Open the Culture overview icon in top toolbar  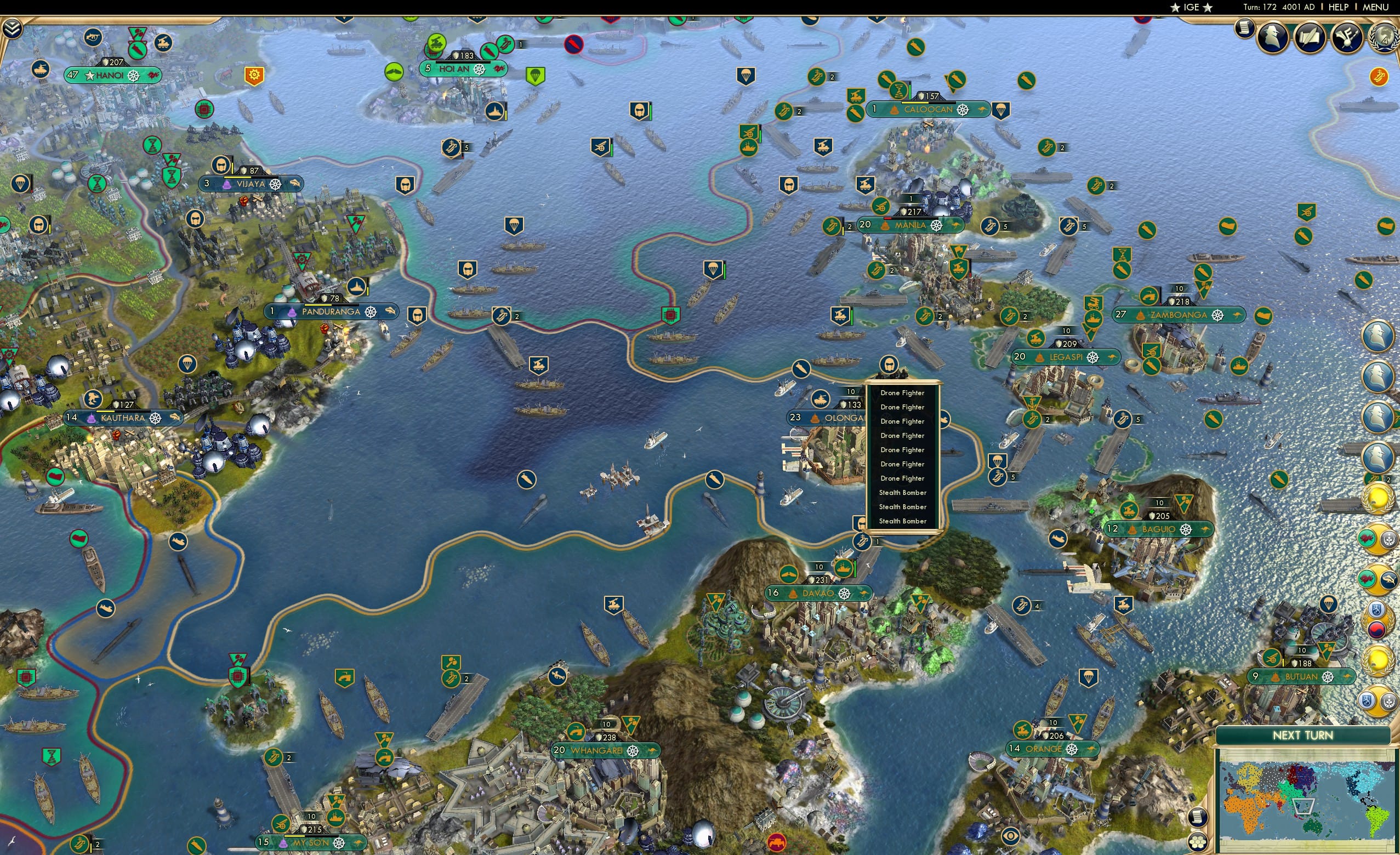coord(1347,37)
